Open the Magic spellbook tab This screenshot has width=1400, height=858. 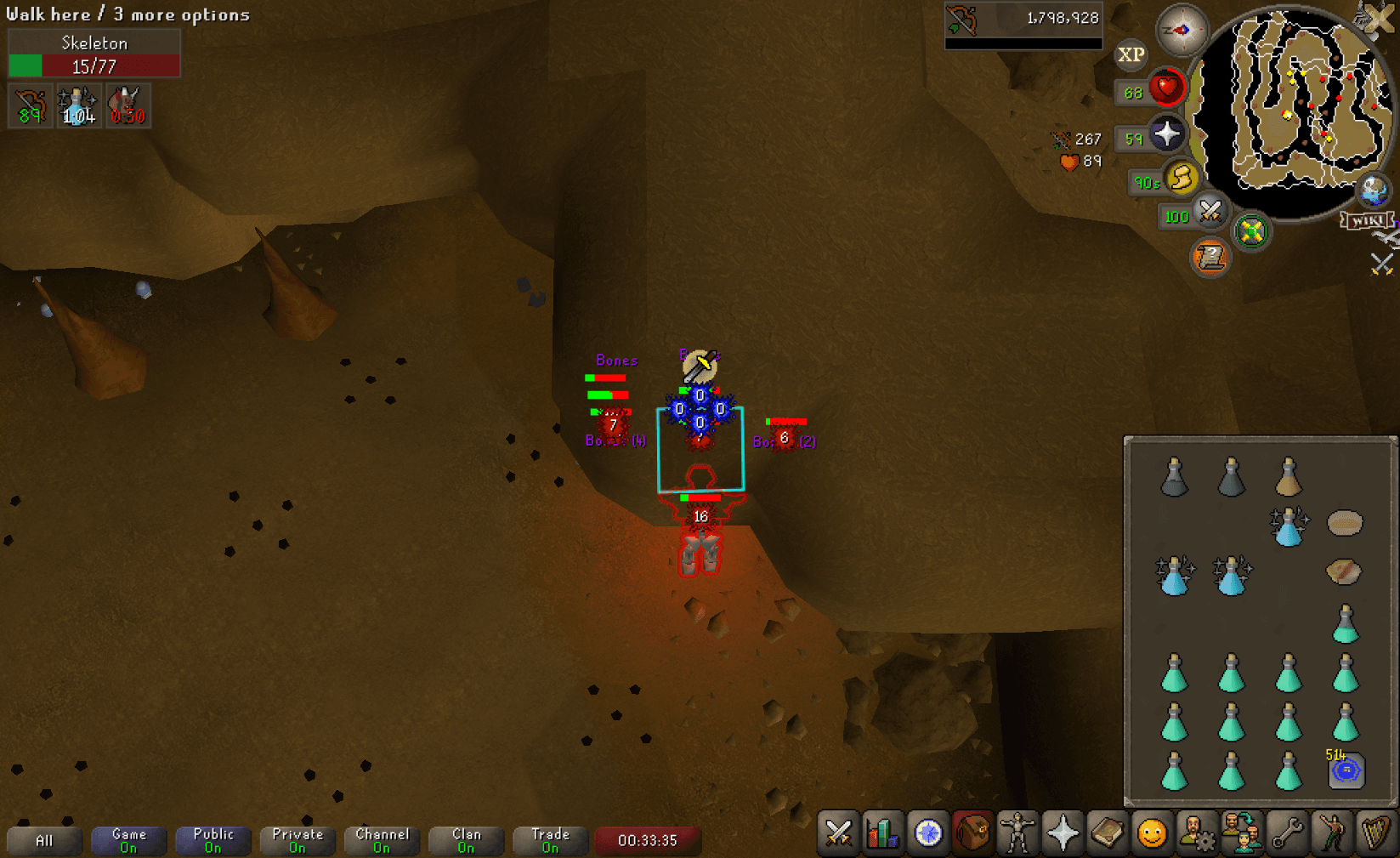(1107, 833)
